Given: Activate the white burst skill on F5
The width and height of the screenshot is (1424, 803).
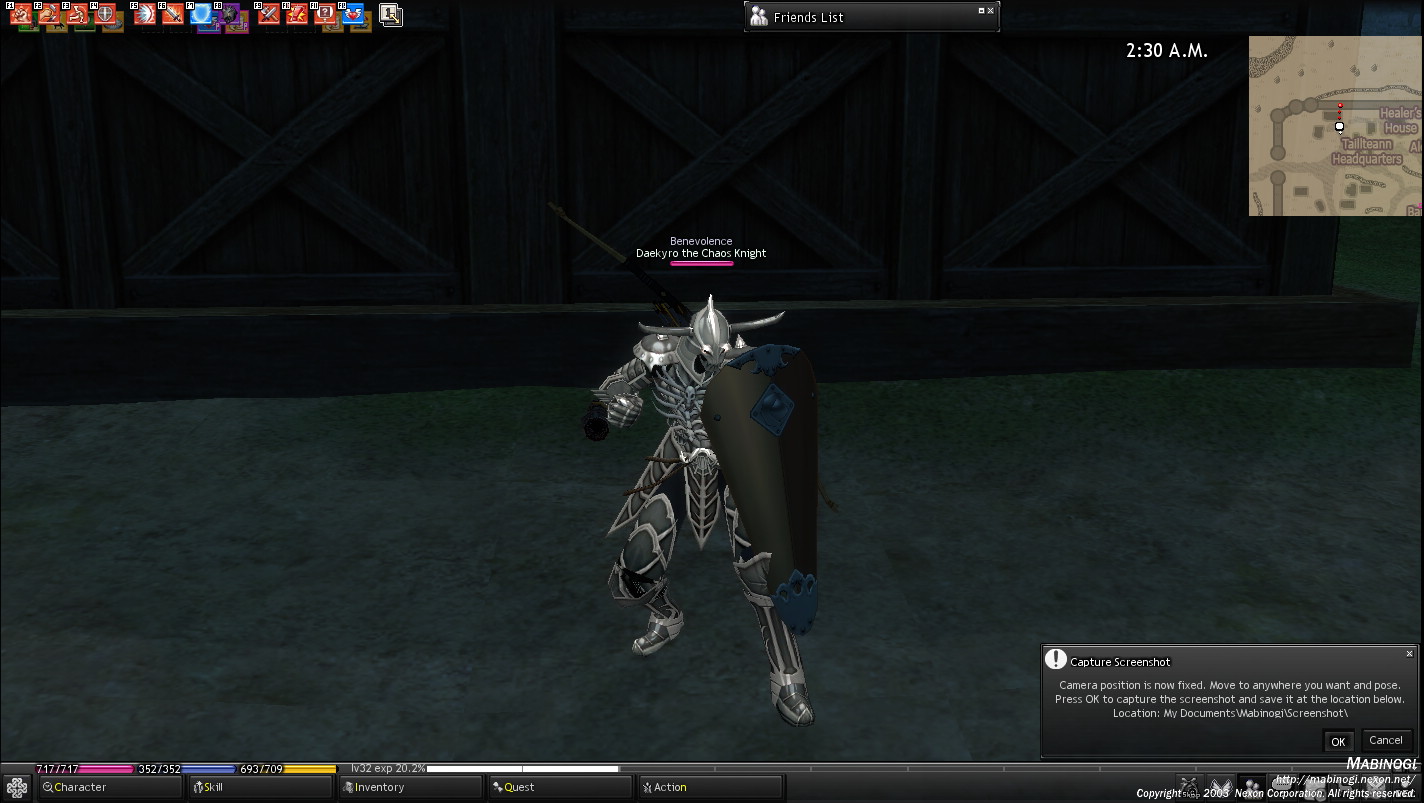Looking at the screenshot, I should 145,15.
